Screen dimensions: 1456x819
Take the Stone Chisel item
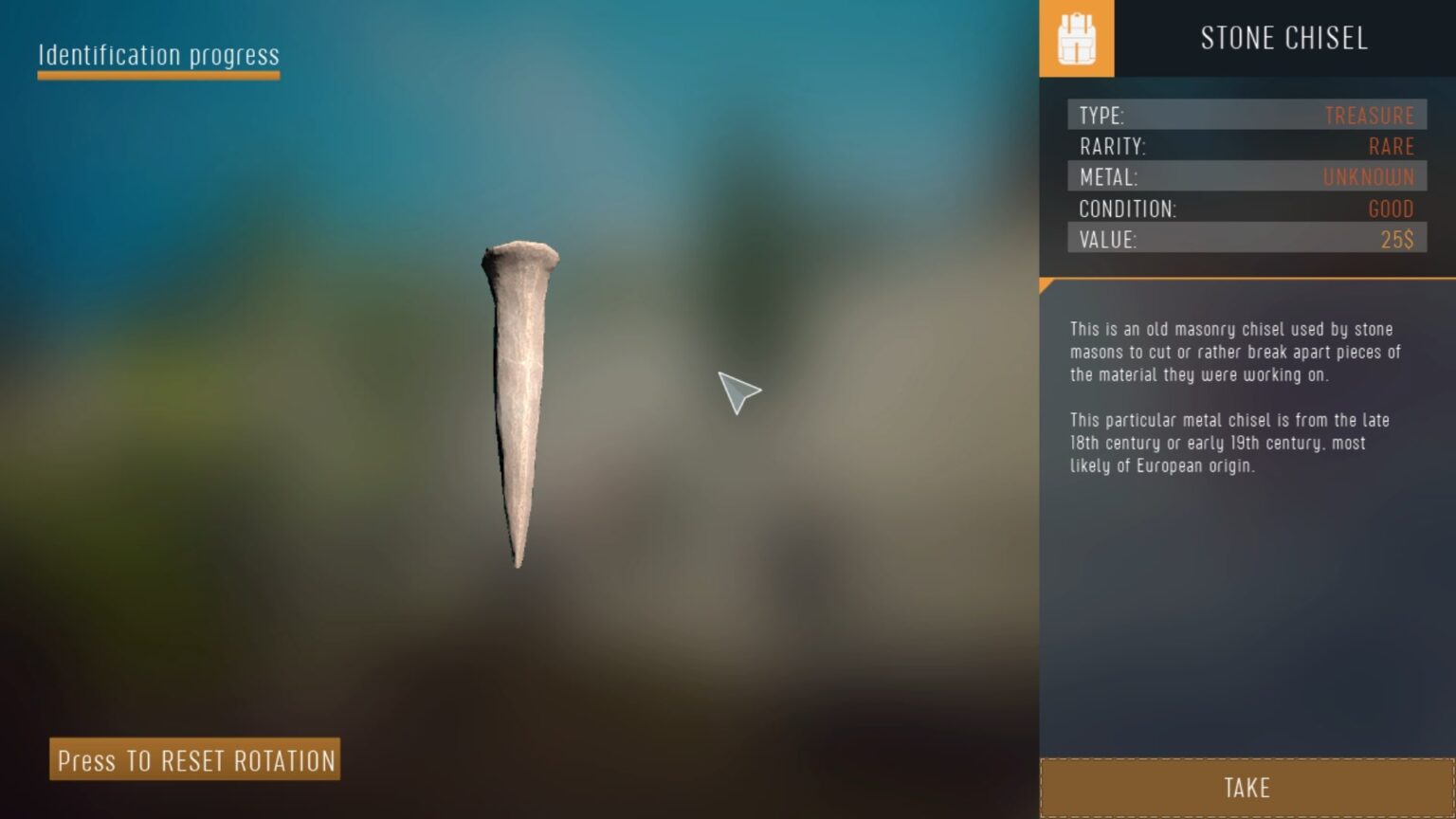tap(1247, 787)
